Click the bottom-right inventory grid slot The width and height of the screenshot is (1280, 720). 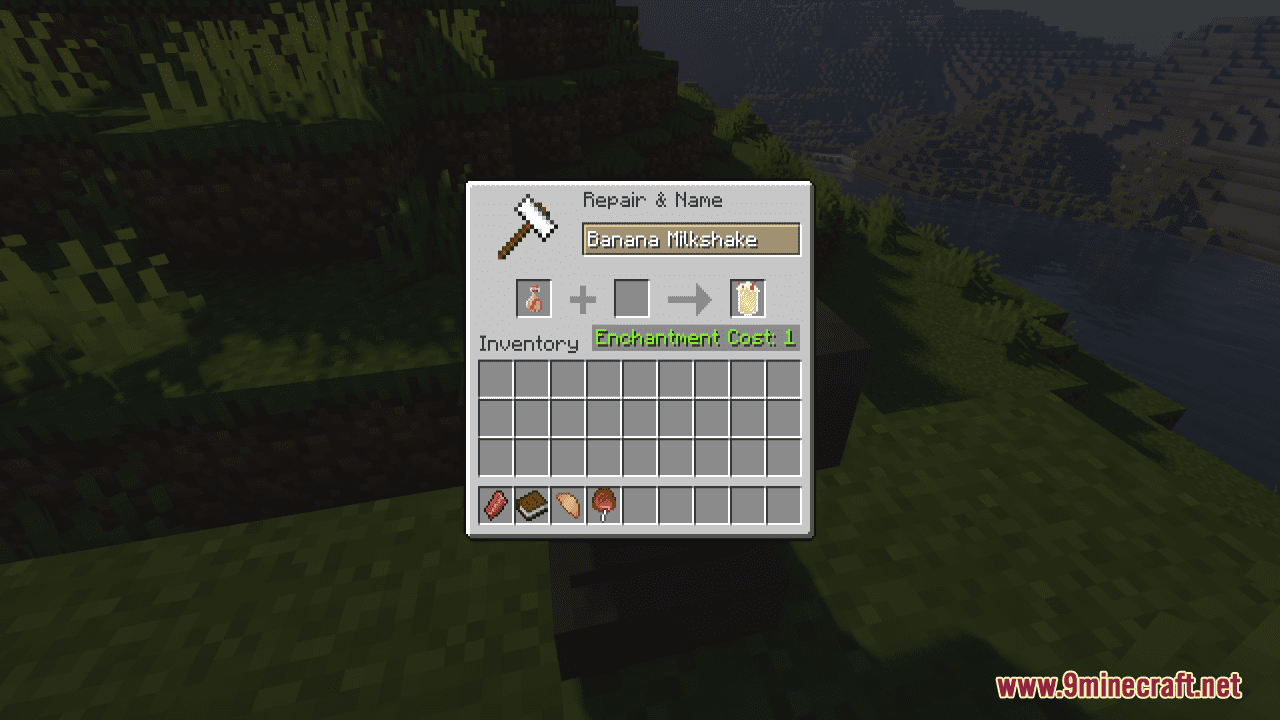tap(784, 455)
